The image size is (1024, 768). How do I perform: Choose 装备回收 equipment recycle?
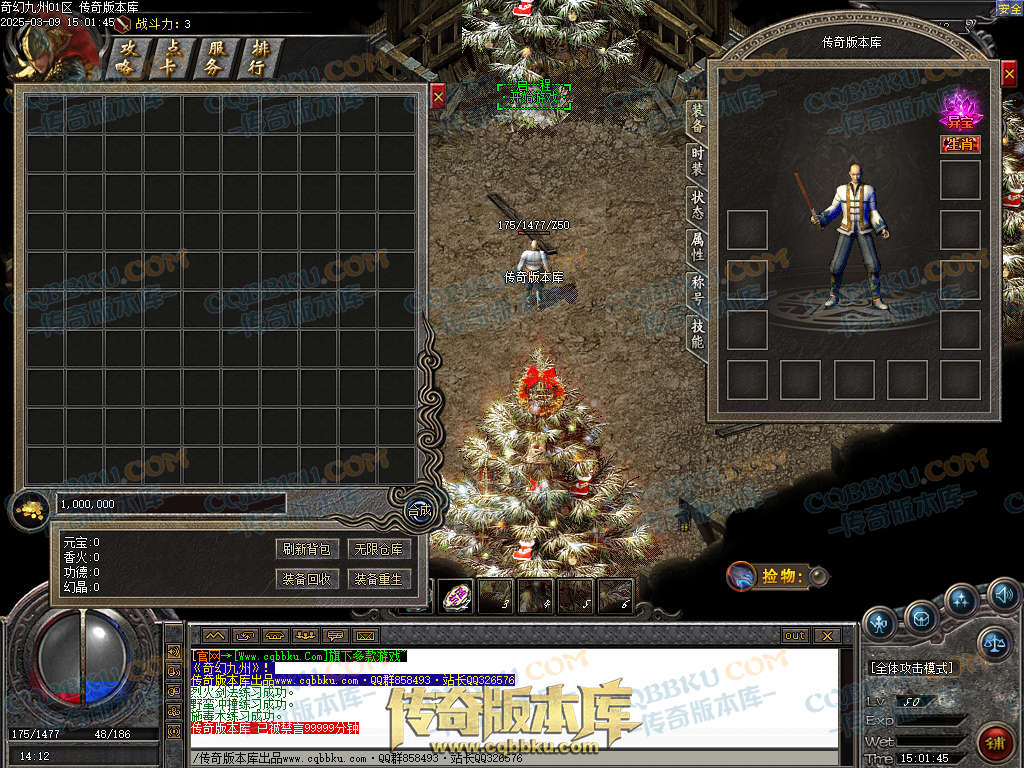307,579
